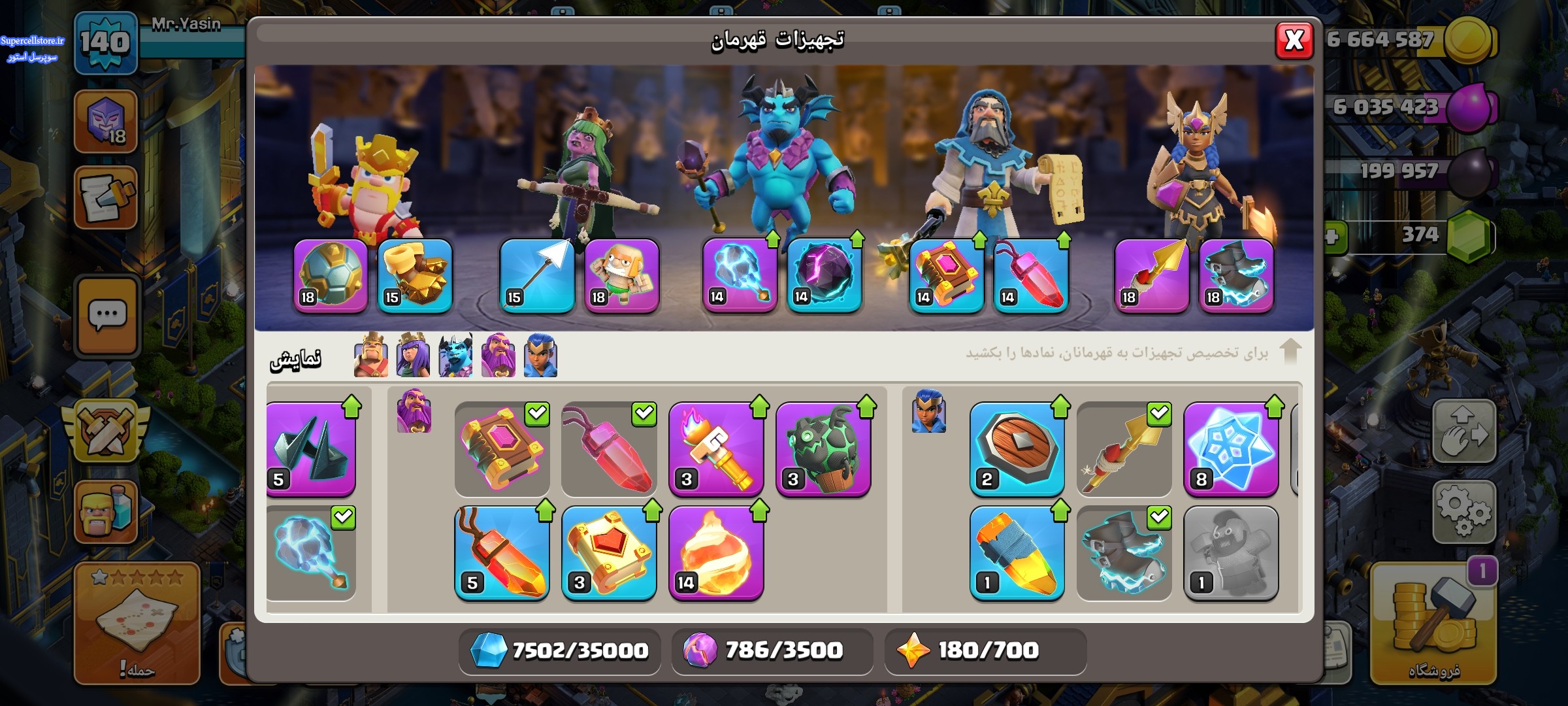The image size is (1568, 706).
Task: Select the Archer Queen's arrow equipment slot
Action: [537, 275]
